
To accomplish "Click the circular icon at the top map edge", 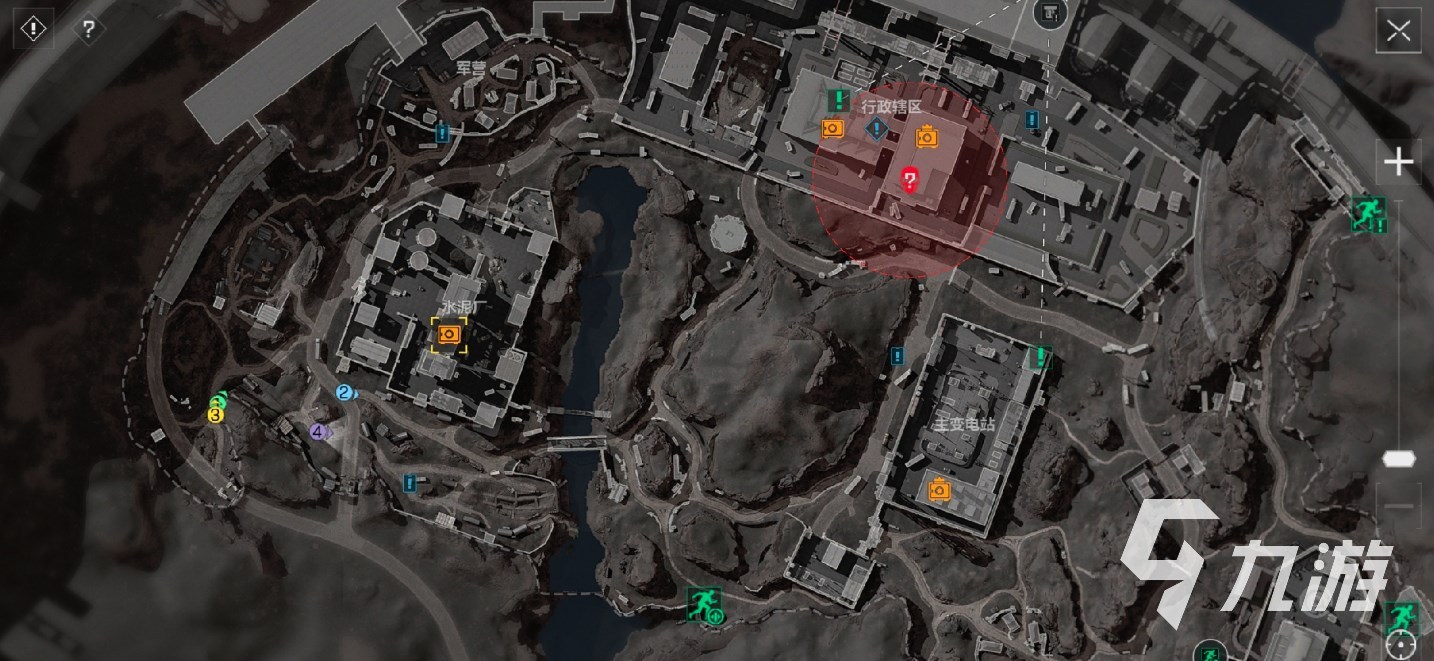I will (1049, 12).
